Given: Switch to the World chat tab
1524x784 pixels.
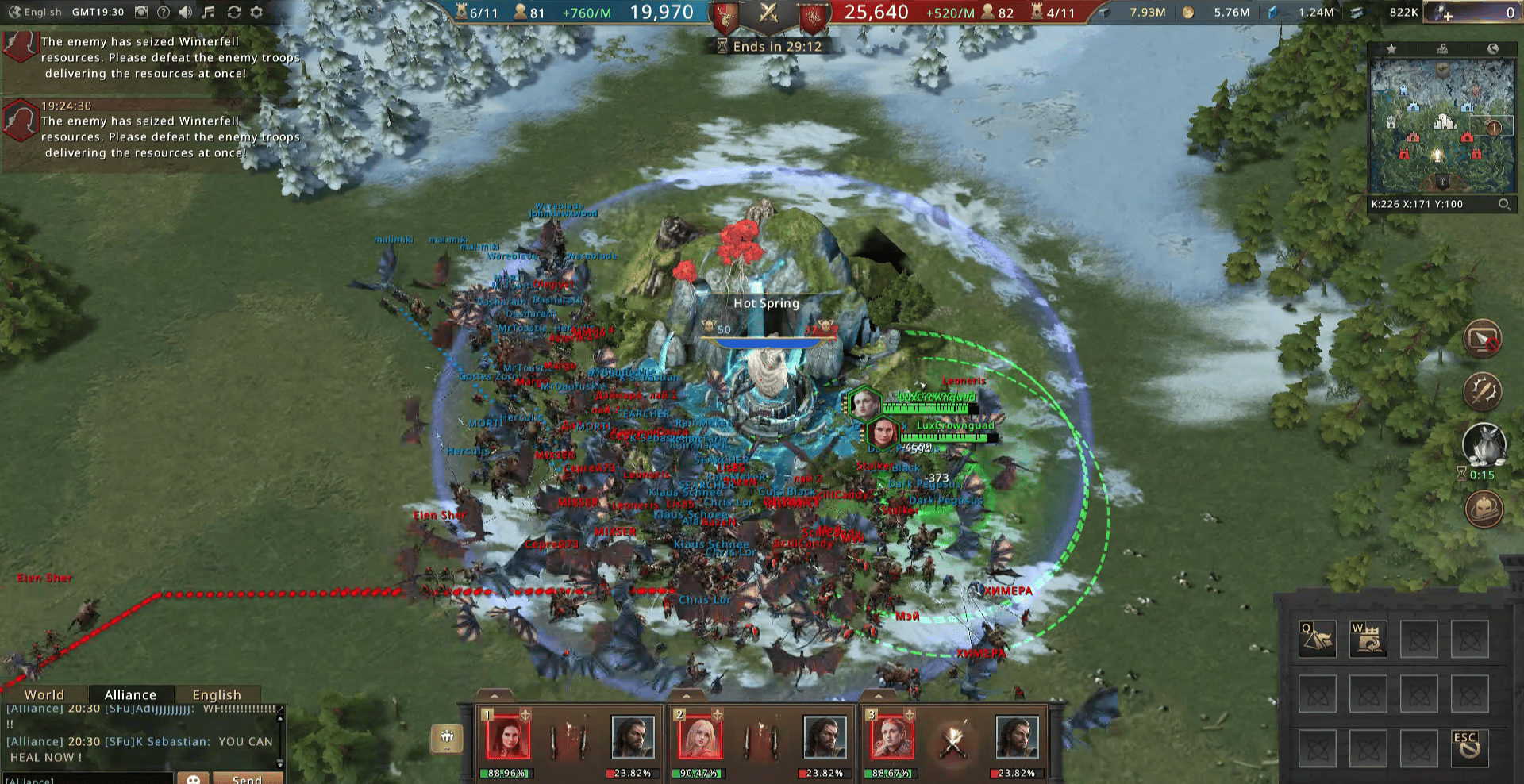Looking at the screenshot, I should (44, 694).
